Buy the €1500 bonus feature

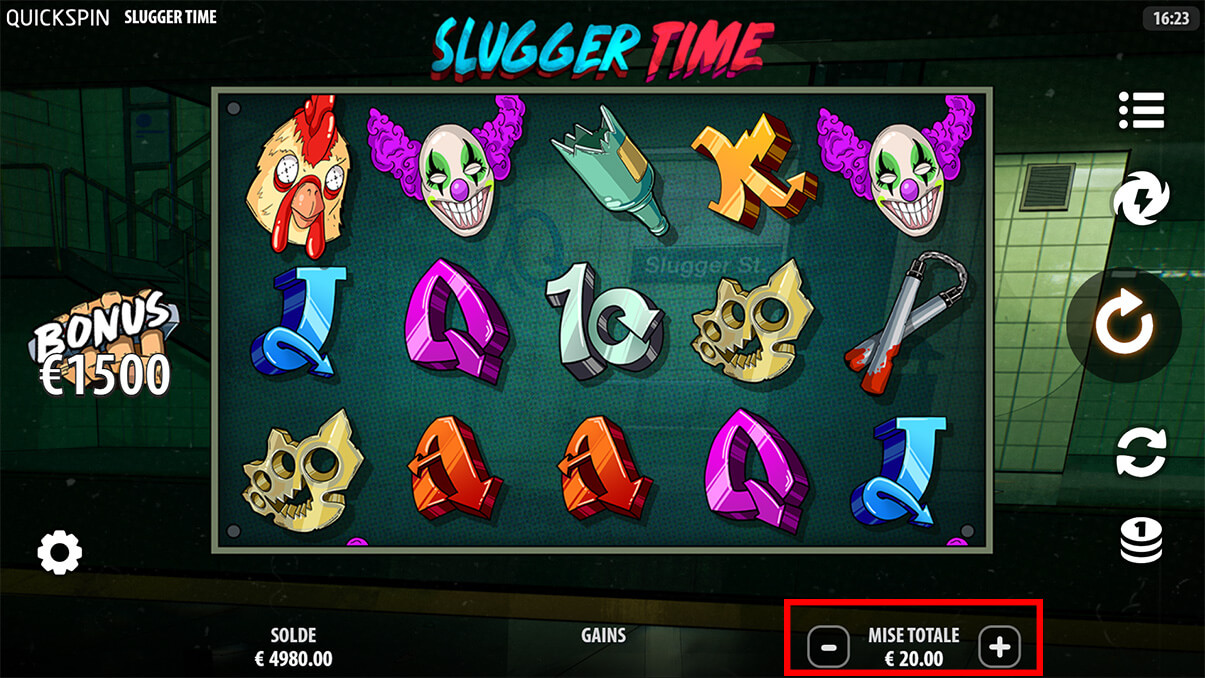(x=105, y=345)
